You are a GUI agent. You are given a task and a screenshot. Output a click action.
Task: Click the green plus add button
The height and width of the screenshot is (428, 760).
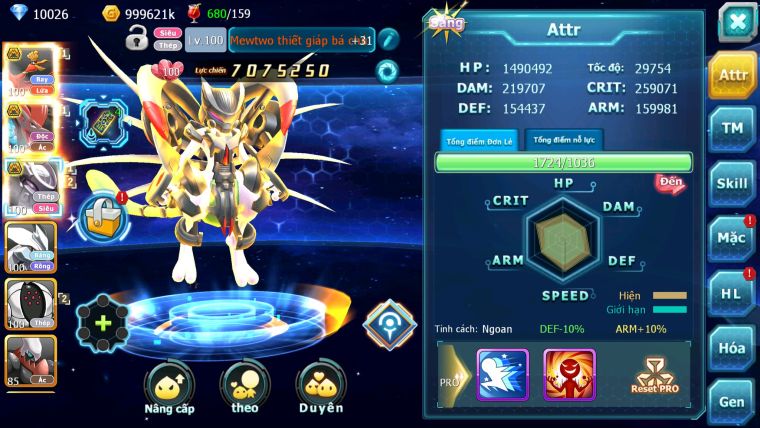(103, 323)
